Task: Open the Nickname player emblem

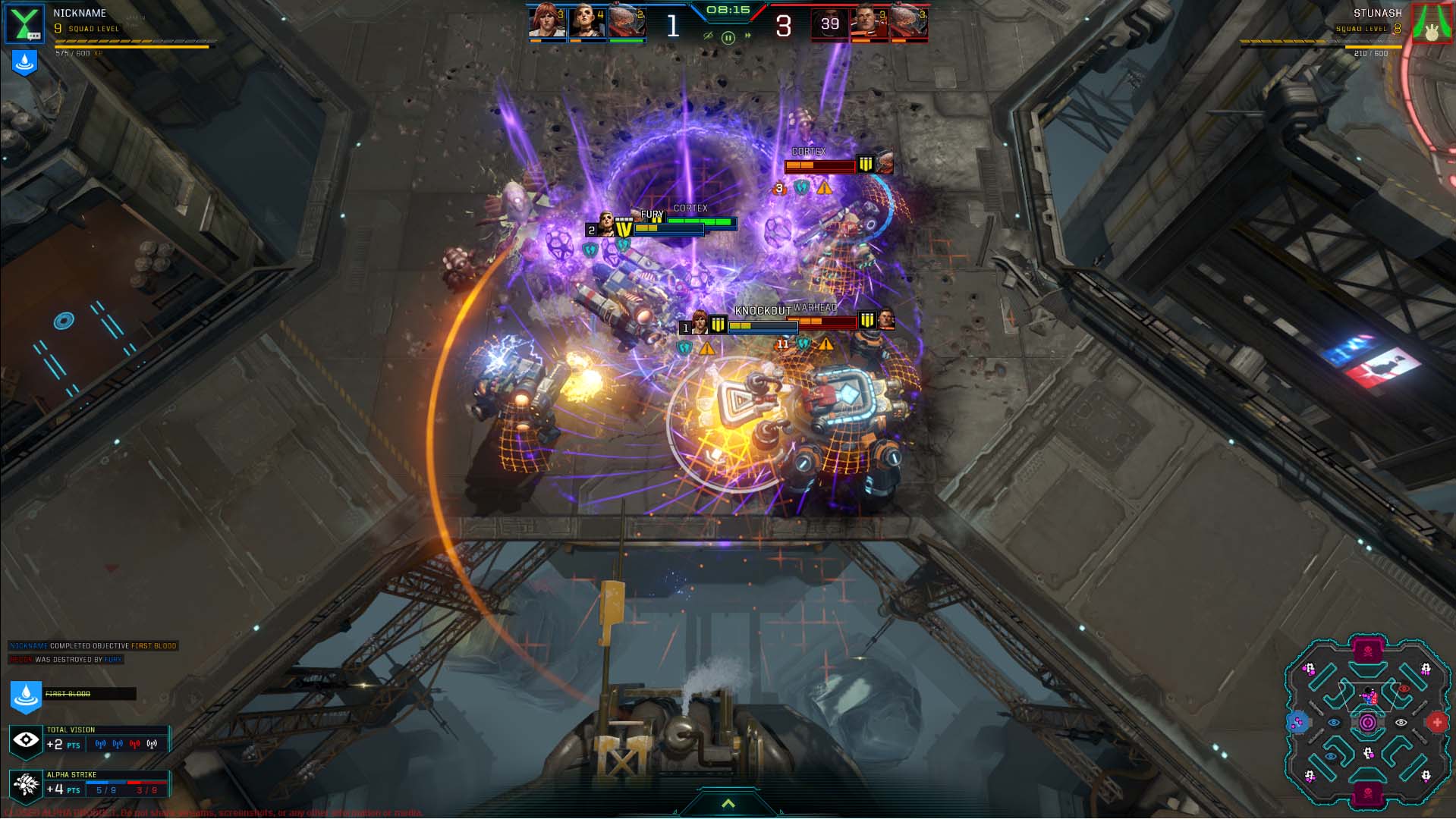Action: point(25,24)
